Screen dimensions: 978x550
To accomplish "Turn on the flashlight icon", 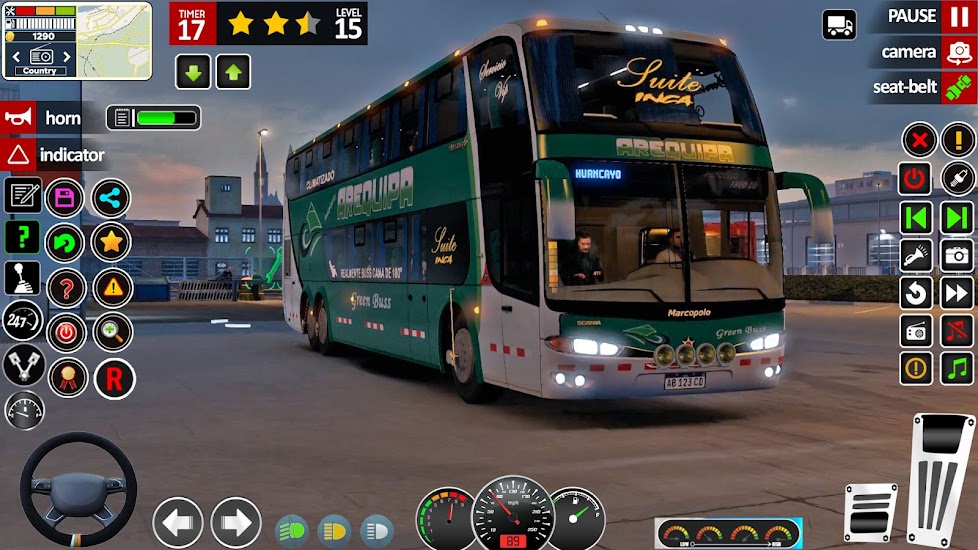I will click(x=916, y=255).
